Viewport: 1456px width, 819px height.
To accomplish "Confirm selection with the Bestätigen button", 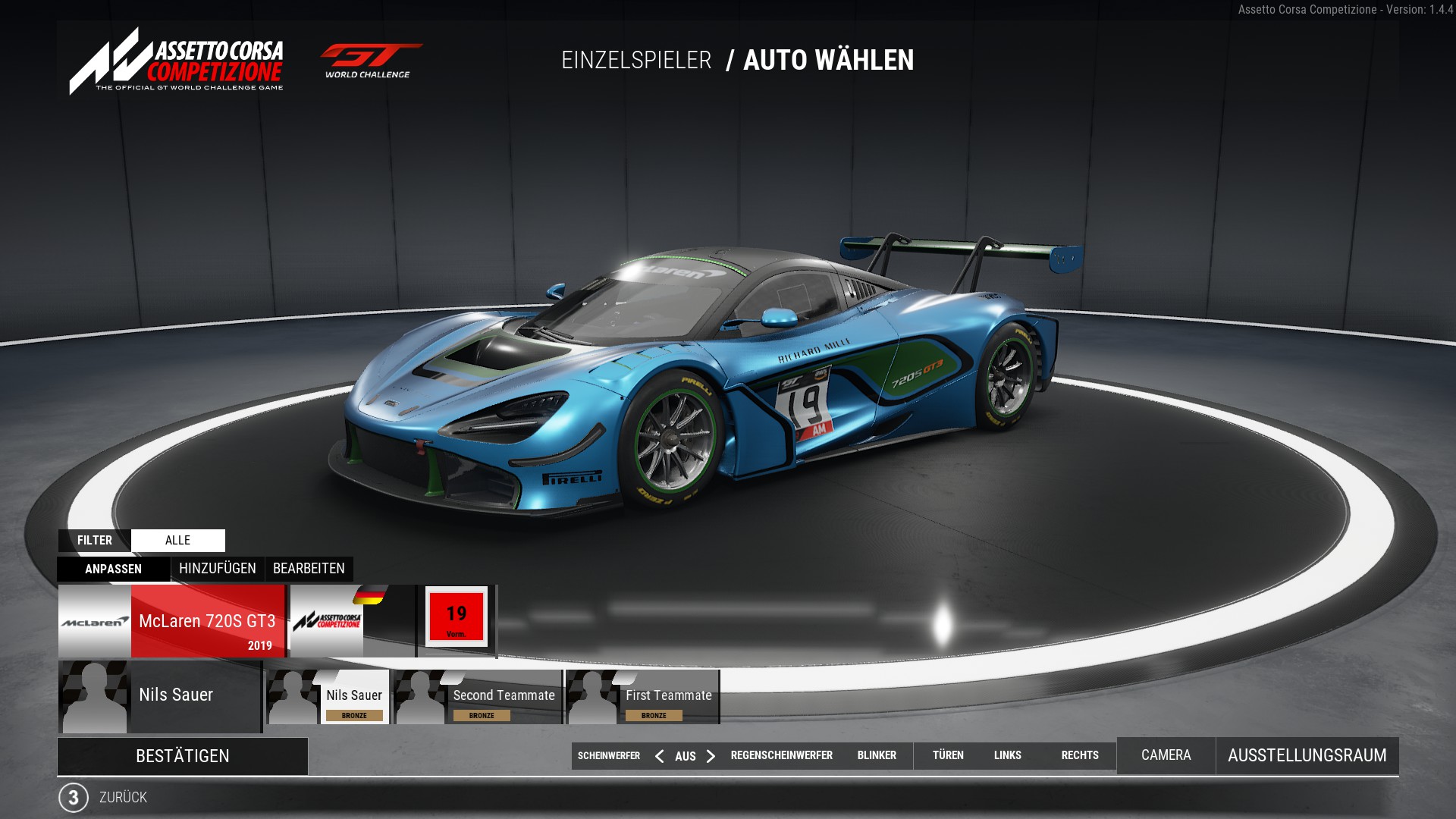I will (182, 756).
